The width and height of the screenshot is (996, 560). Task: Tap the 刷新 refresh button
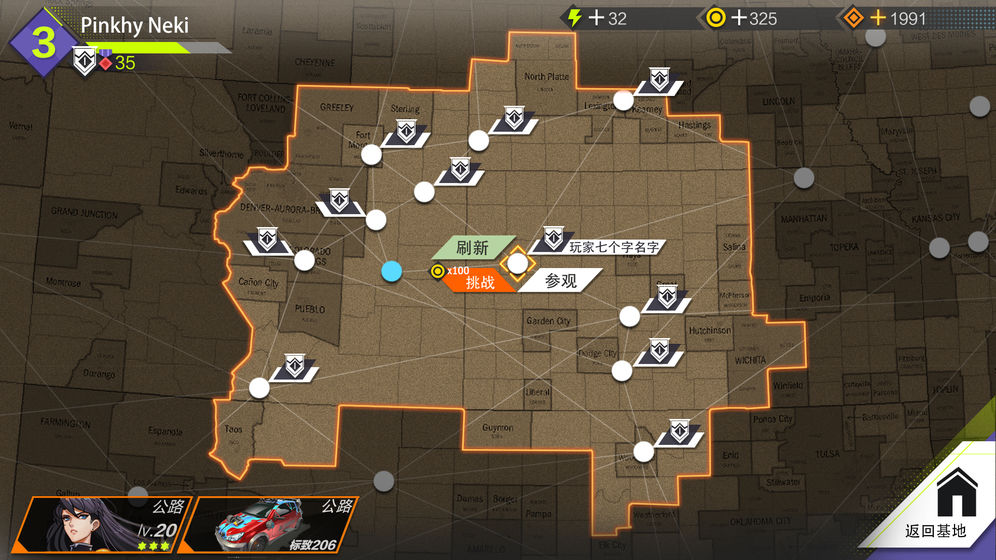pyautogui.click(x=470, y=248)
